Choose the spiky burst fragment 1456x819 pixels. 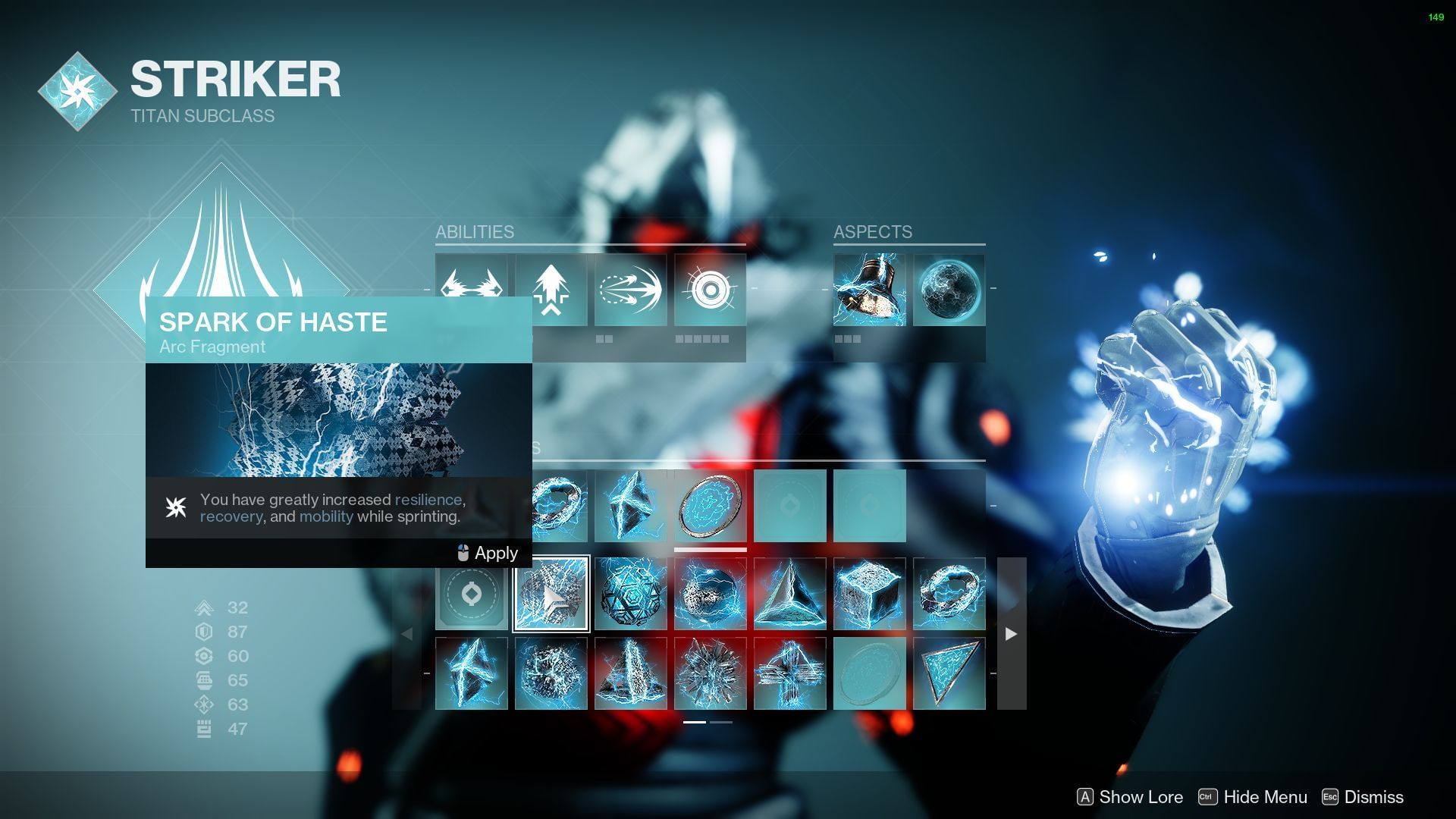[x=710, y=673]
